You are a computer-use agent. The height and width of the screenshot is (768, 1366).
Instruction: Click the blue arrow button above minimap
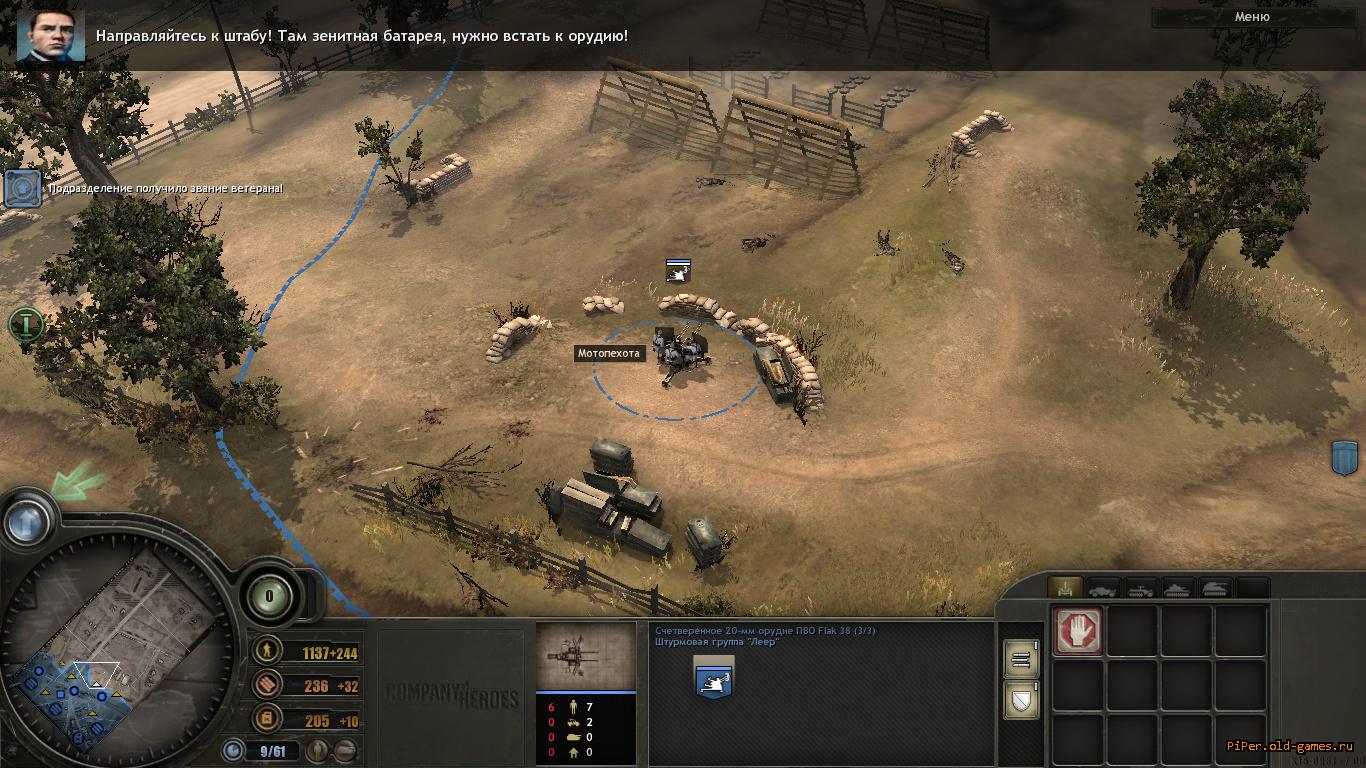tap(28, 520)
